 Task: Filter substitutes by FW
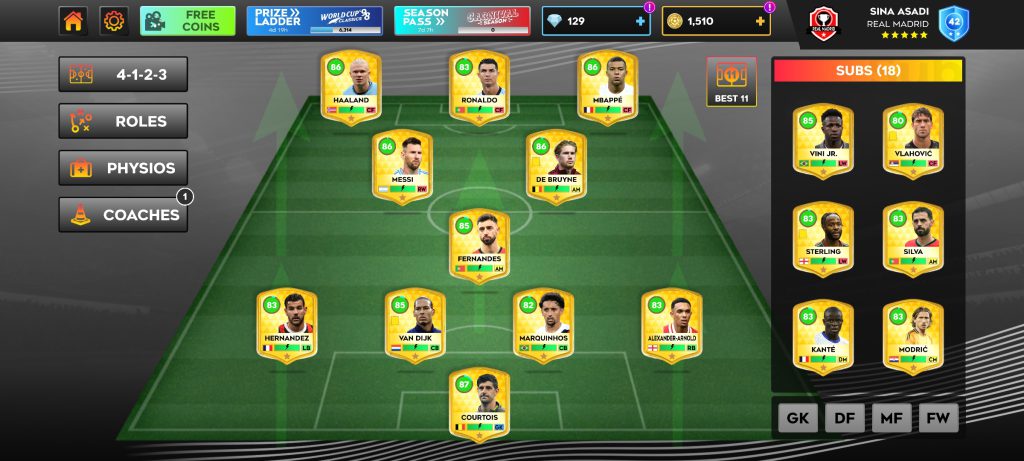[x=938, y=417]
